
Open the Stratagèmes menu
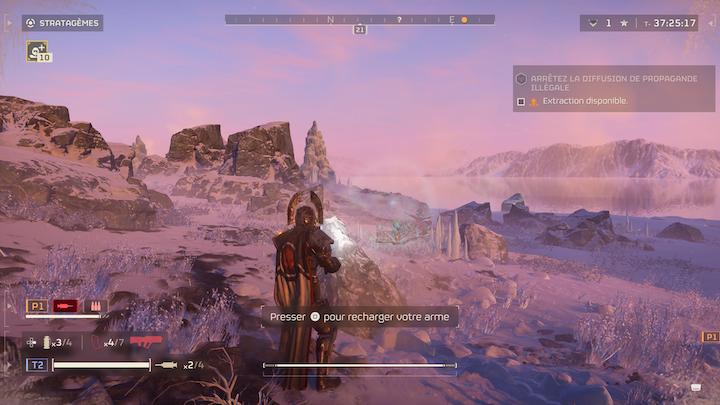click(x=62, y=23)
